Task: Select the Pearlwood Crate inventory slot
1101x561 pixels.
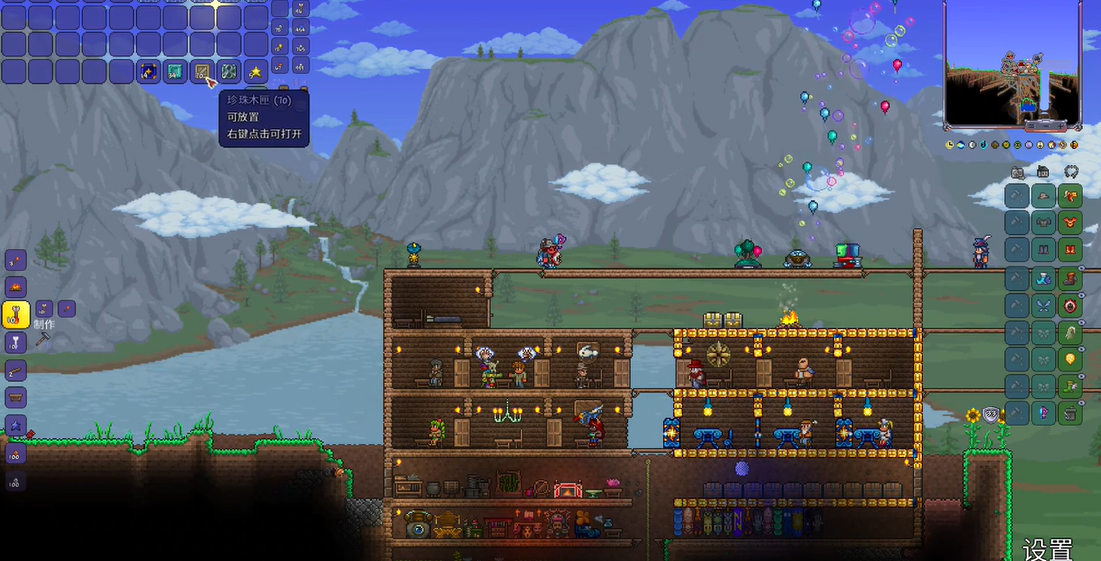Action: click(x=202, y=72)
